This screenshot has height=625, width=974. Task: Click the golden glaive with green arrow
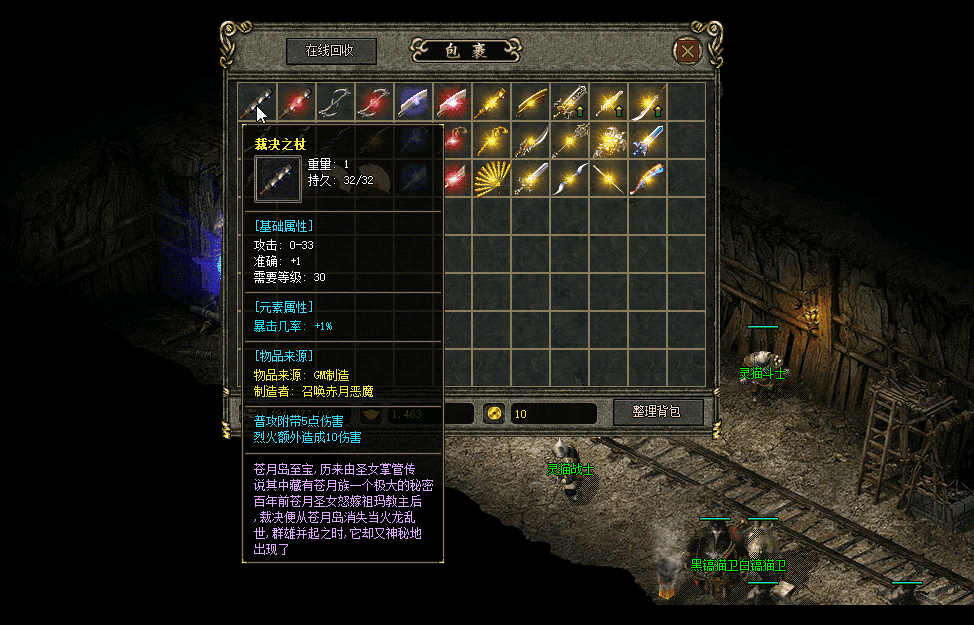coord(647,101)
